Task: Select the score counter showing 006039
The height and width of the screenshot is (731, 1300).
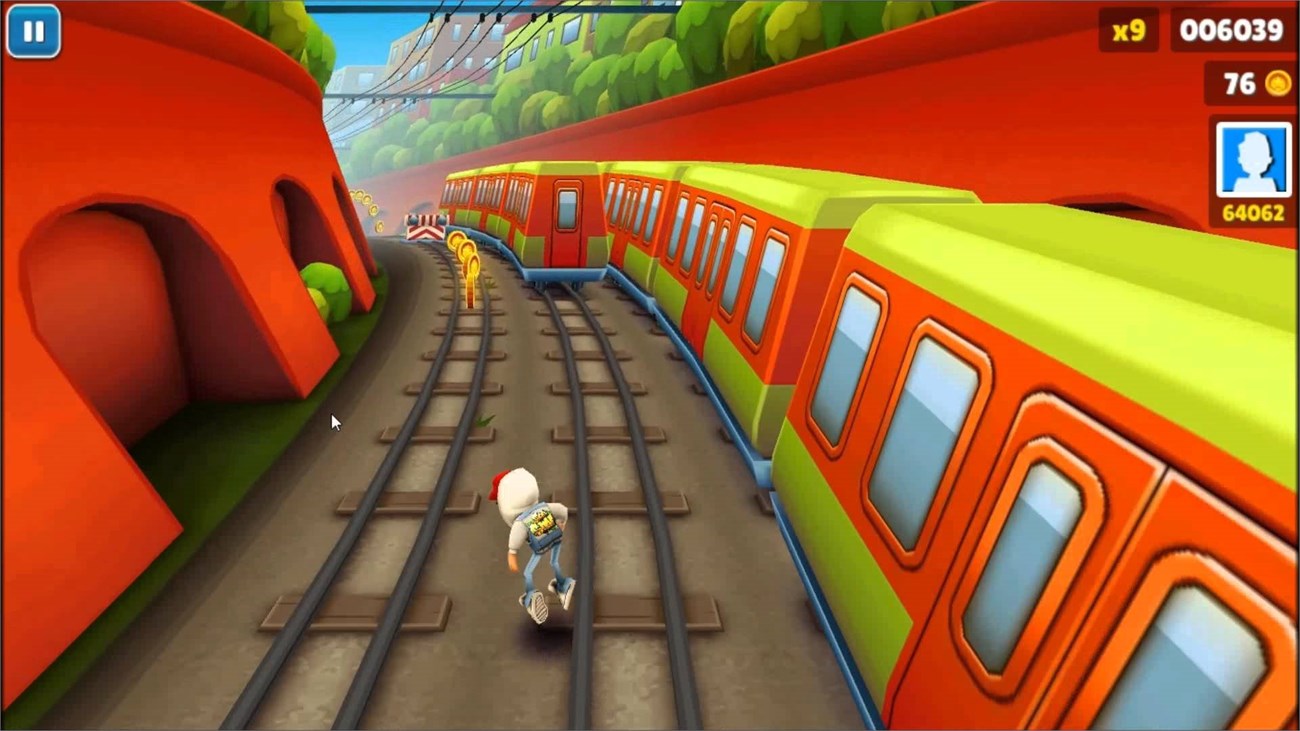Action: pos(1234,30)
